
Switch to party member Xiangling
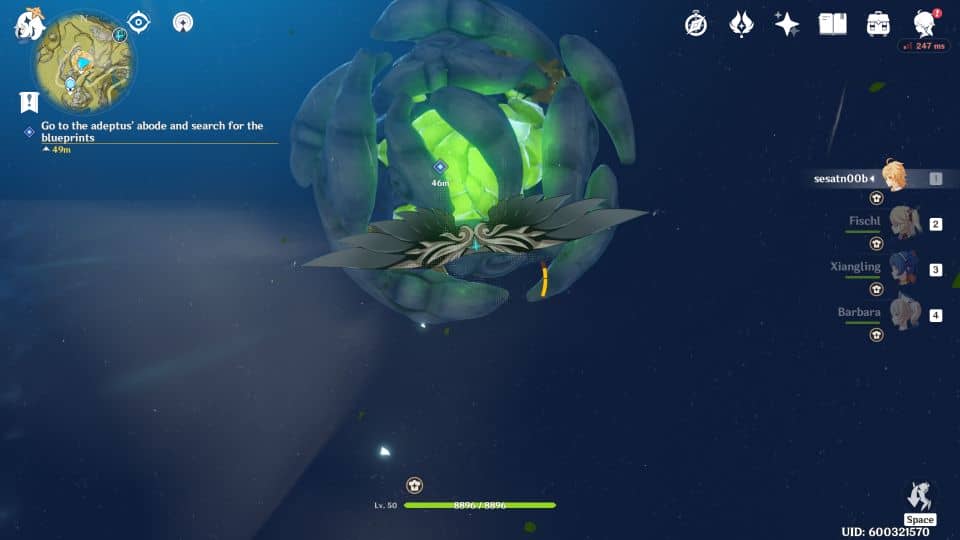point(905,268)
